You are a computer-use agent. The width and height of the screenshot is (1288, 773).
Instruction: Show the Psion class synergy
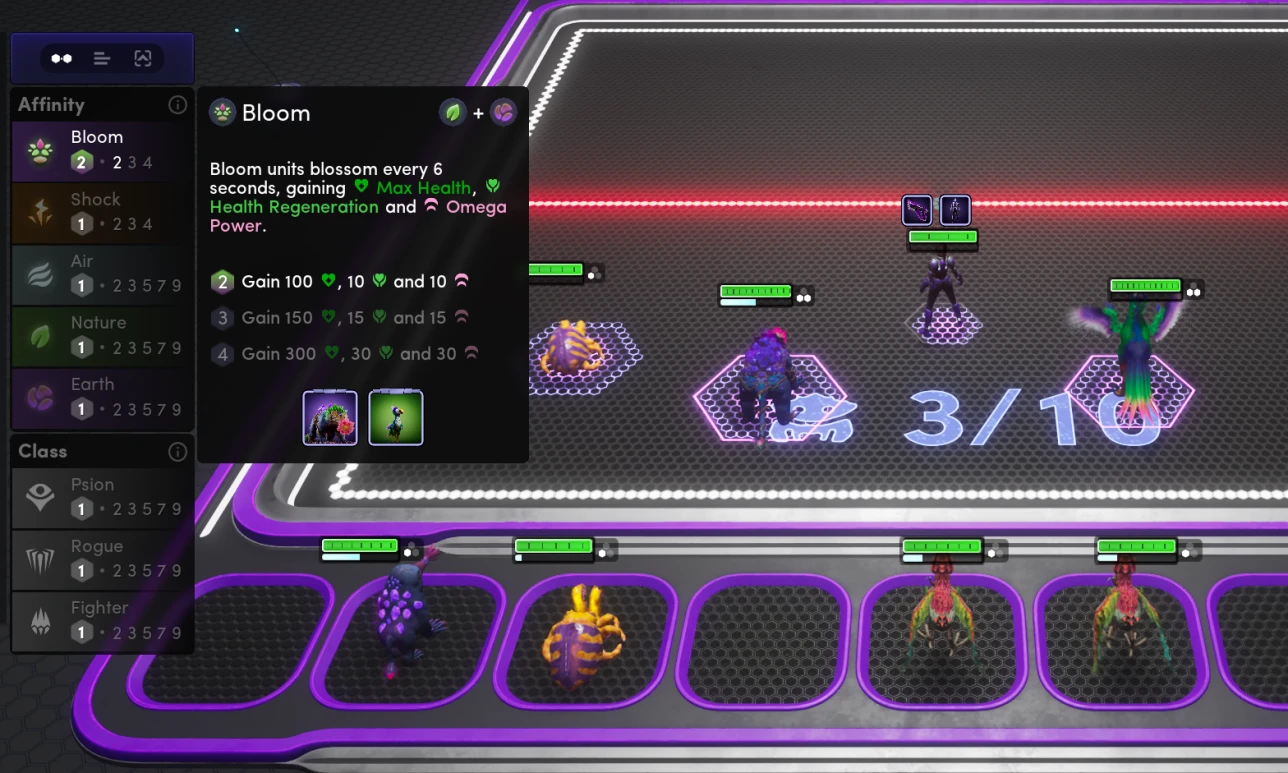(x=102, y=497)
